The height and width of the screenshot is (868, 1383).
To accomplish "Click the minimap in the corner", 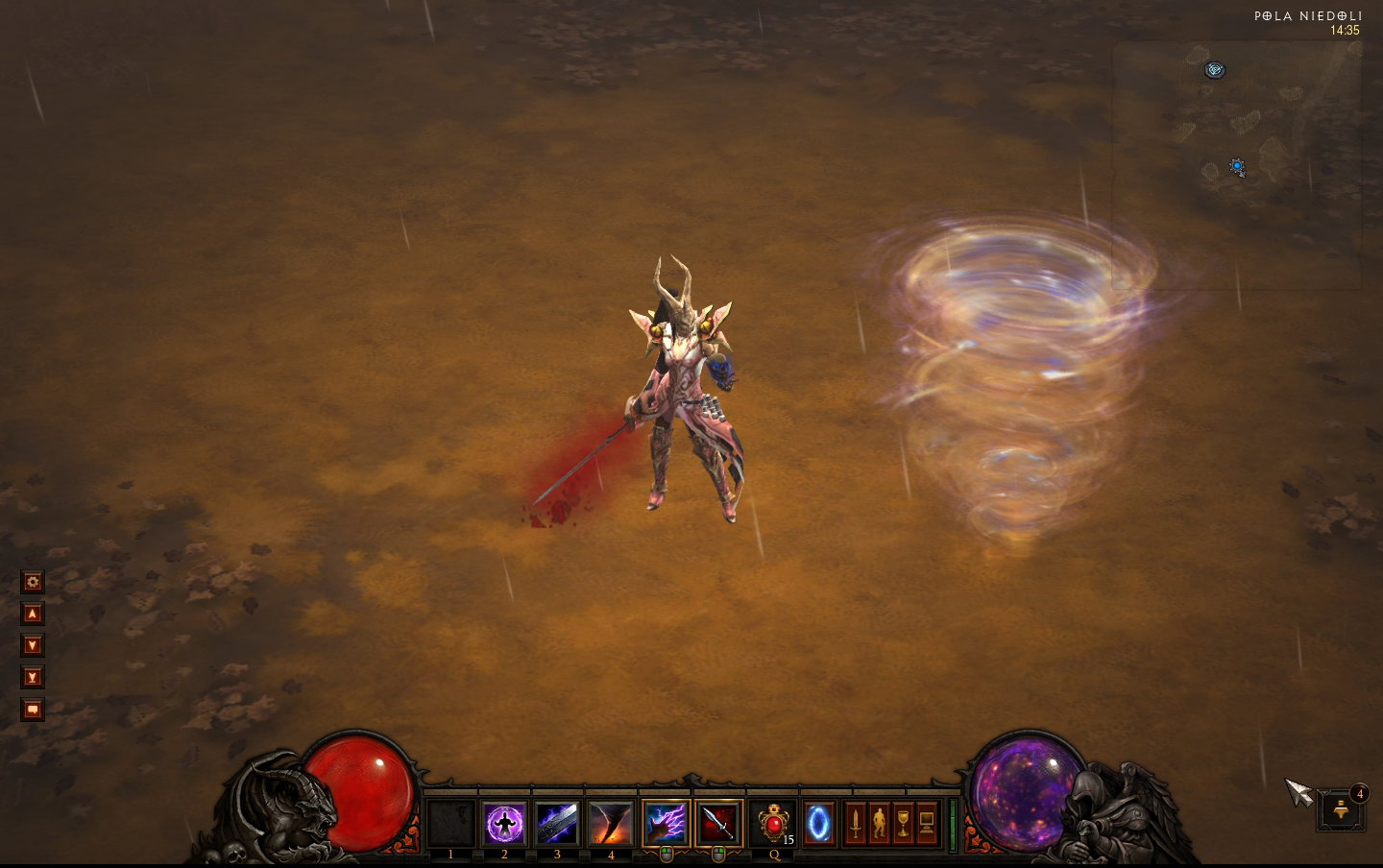I will pos(1237,165).
